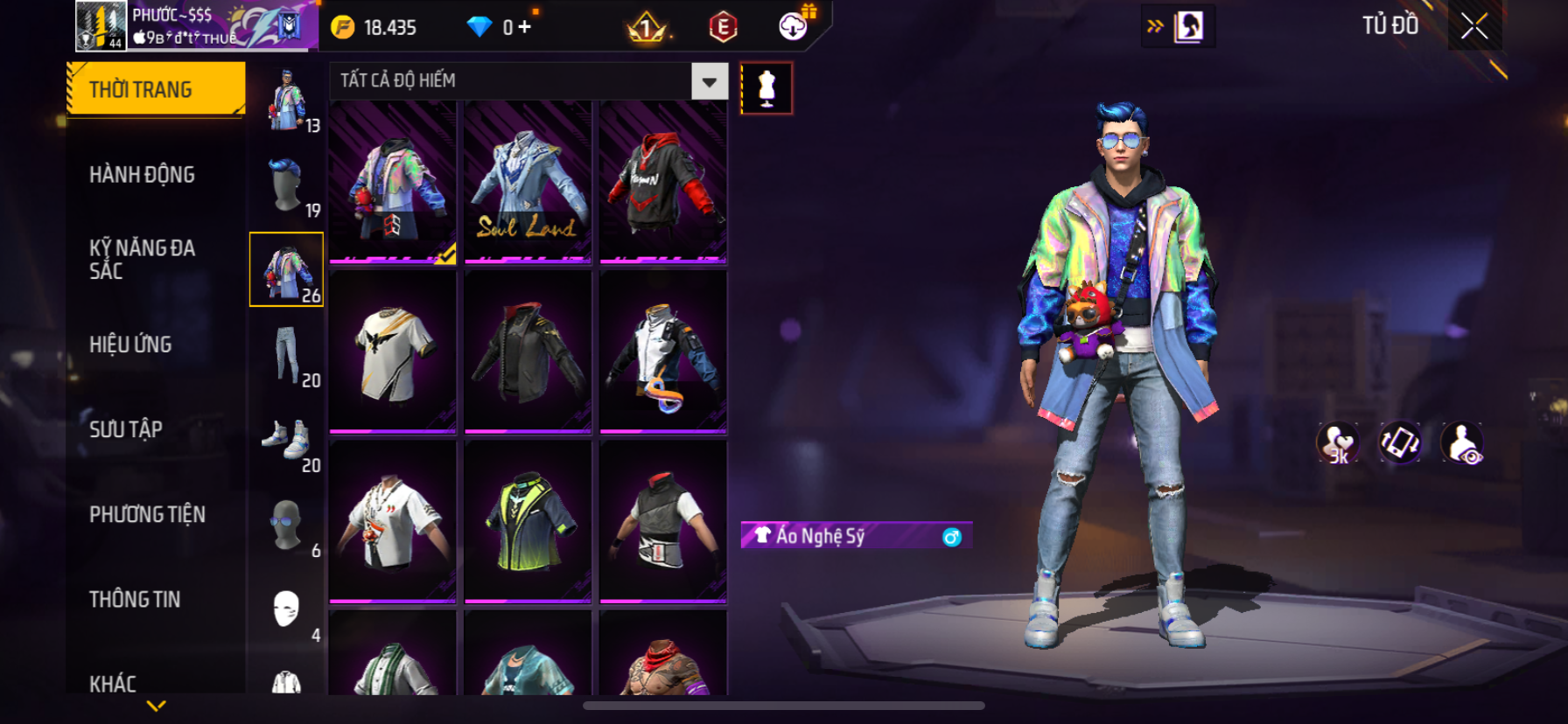Open the white face mask category
The width and height of the screenshot is (1568, 724).
point(287,609)
